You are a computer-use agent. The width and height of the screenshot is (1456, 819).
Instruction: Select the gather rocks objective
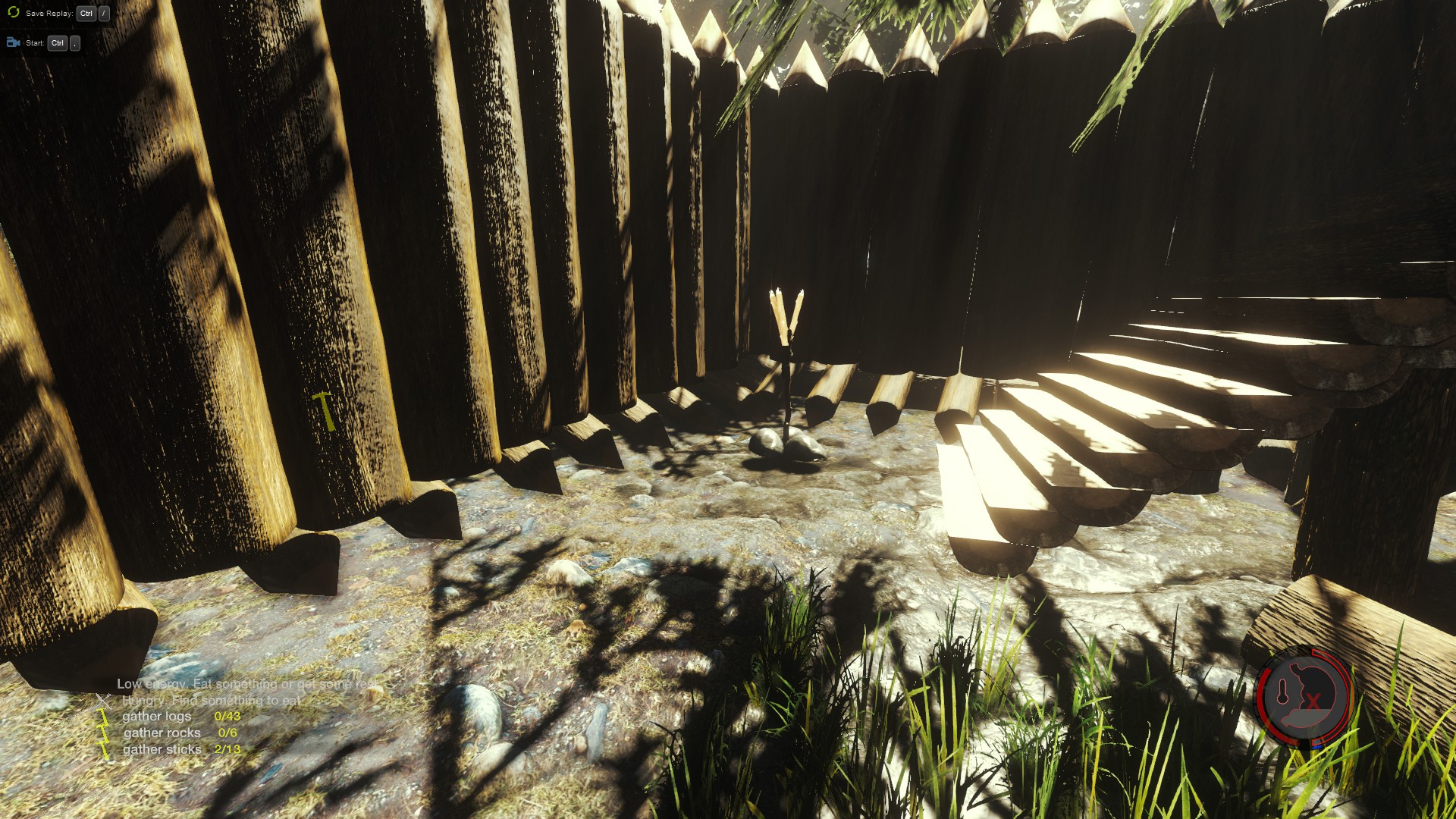[x=162, y=733]
